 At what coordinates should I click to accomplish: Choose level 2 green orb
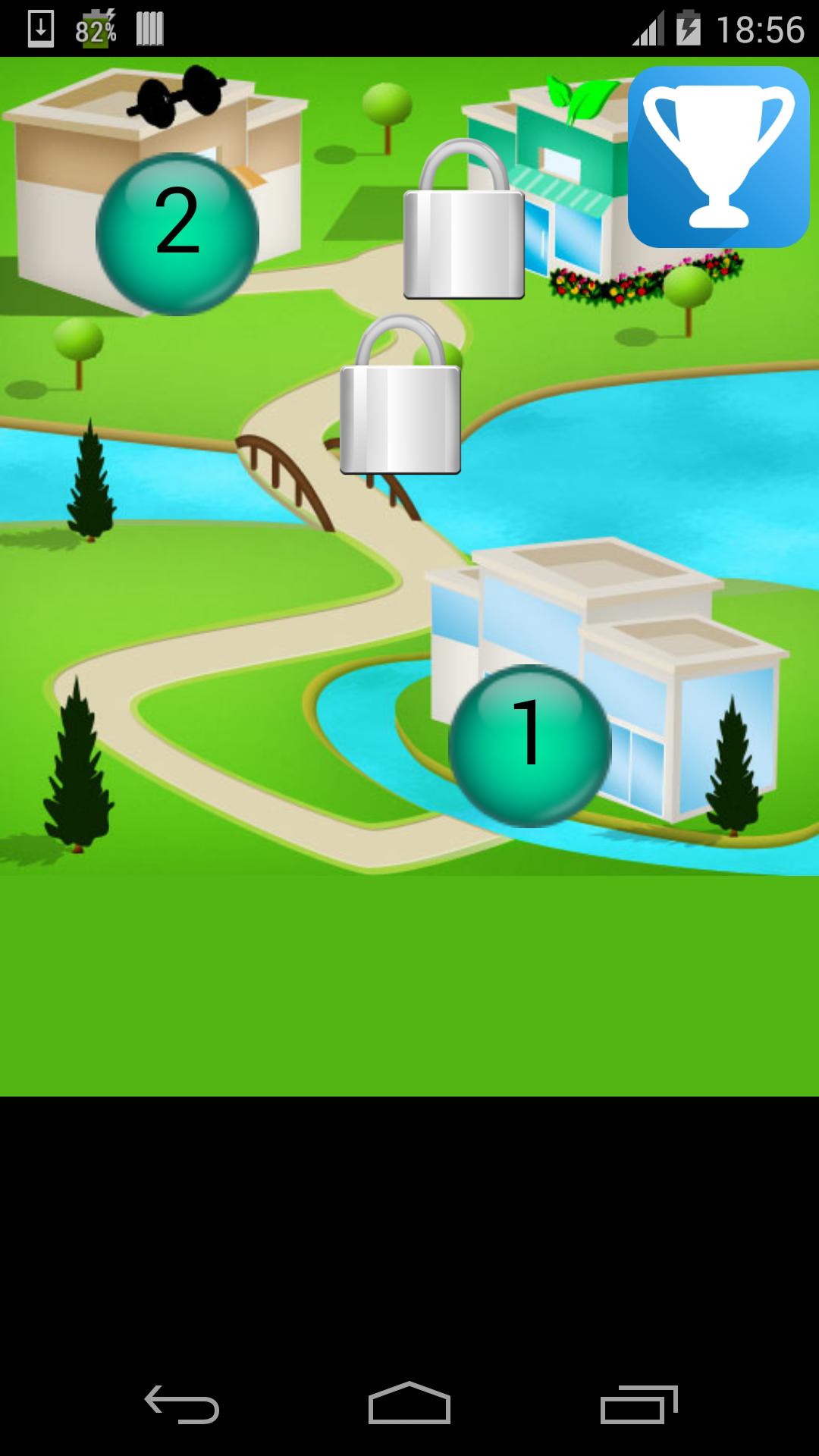177,234
